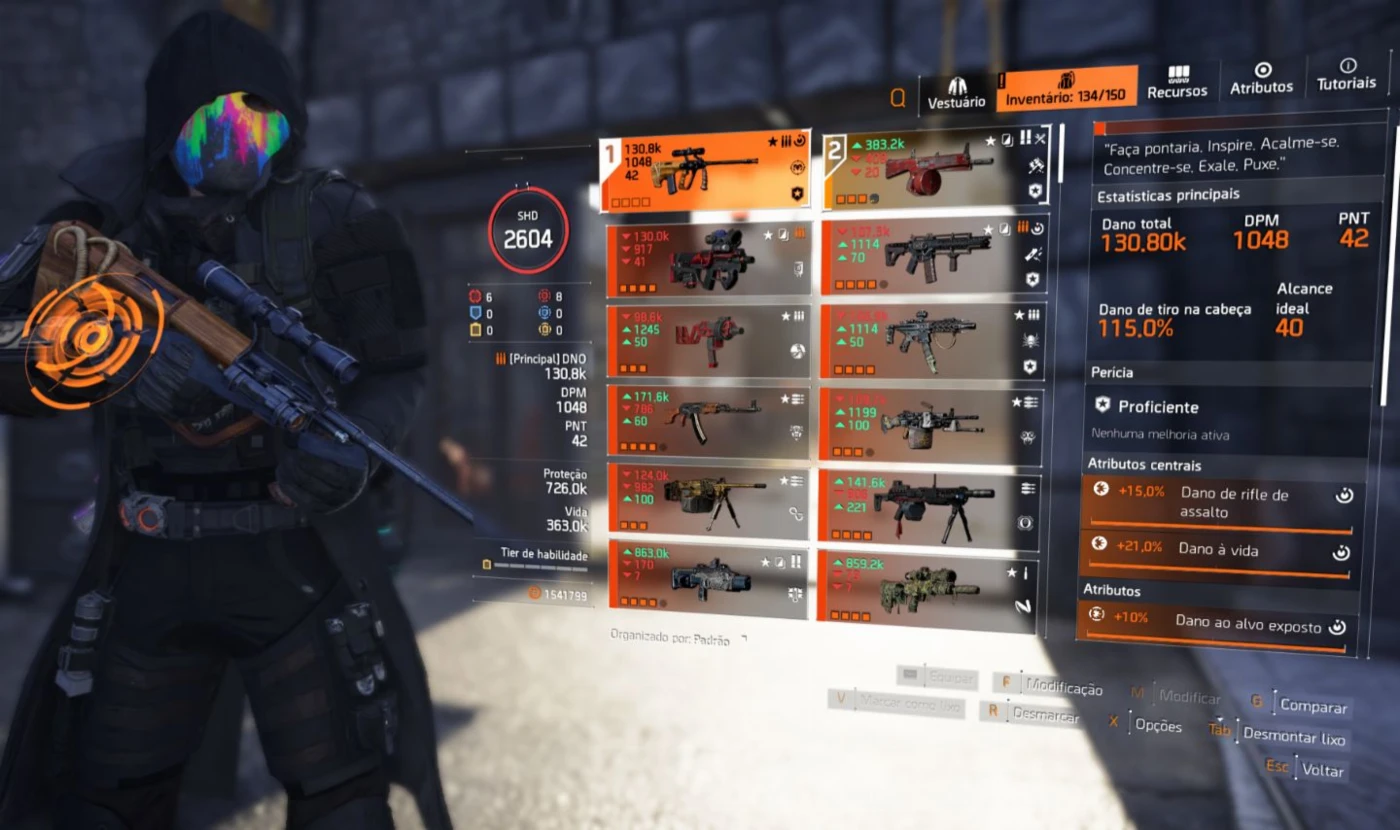
Task: Choose the 124.0k machine gun on bipod
Action: 708,500
